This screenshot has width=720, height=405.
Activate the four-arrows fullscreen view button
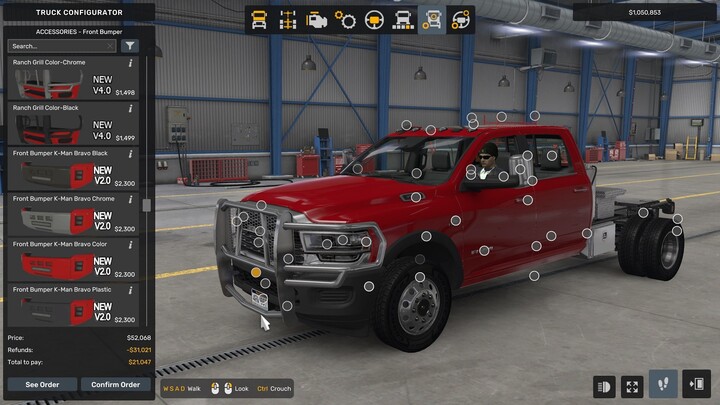632,385
